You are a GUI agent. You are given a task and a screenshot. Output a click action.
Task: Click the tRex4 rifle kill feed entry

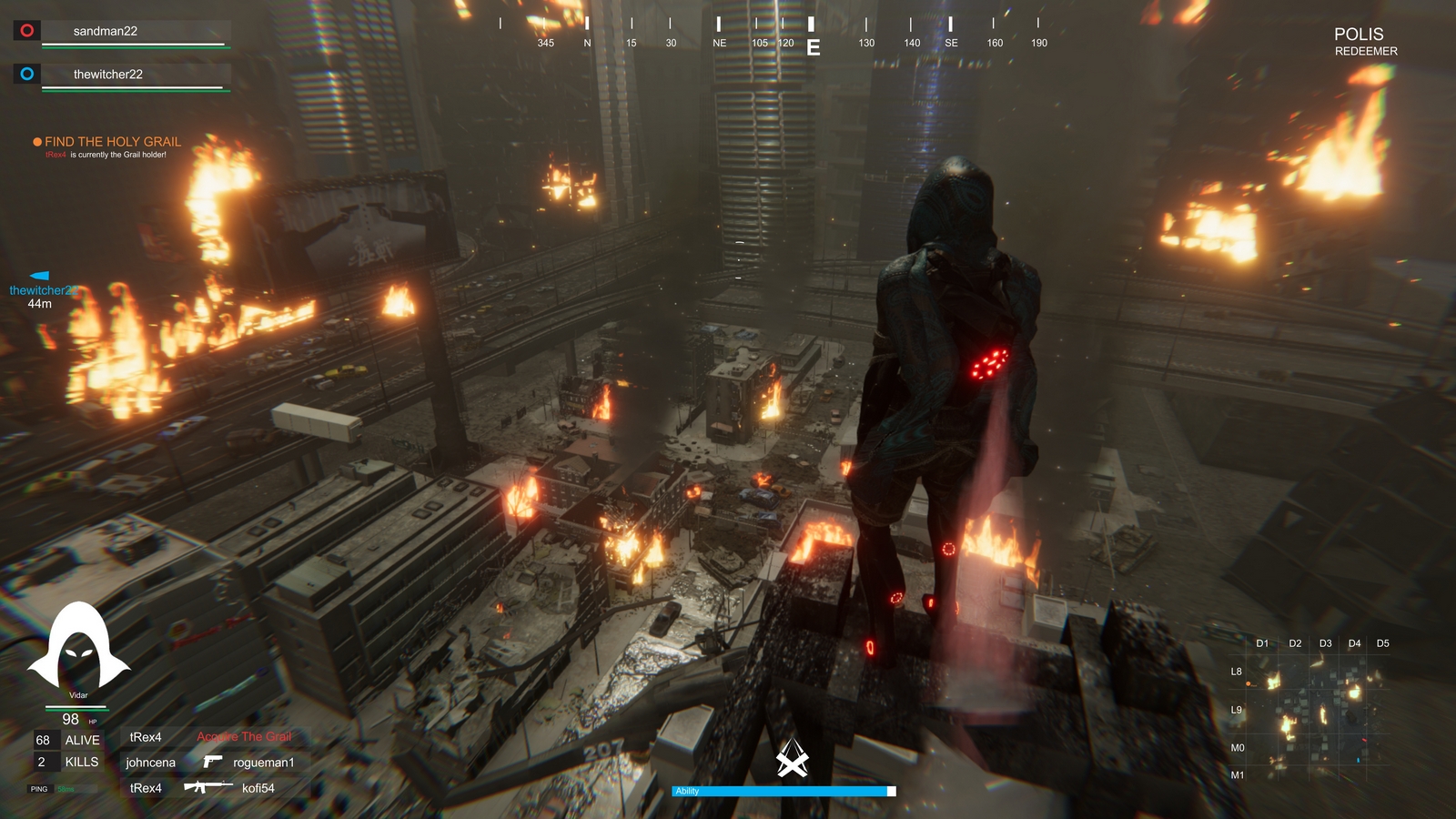(x=202, y=788)
